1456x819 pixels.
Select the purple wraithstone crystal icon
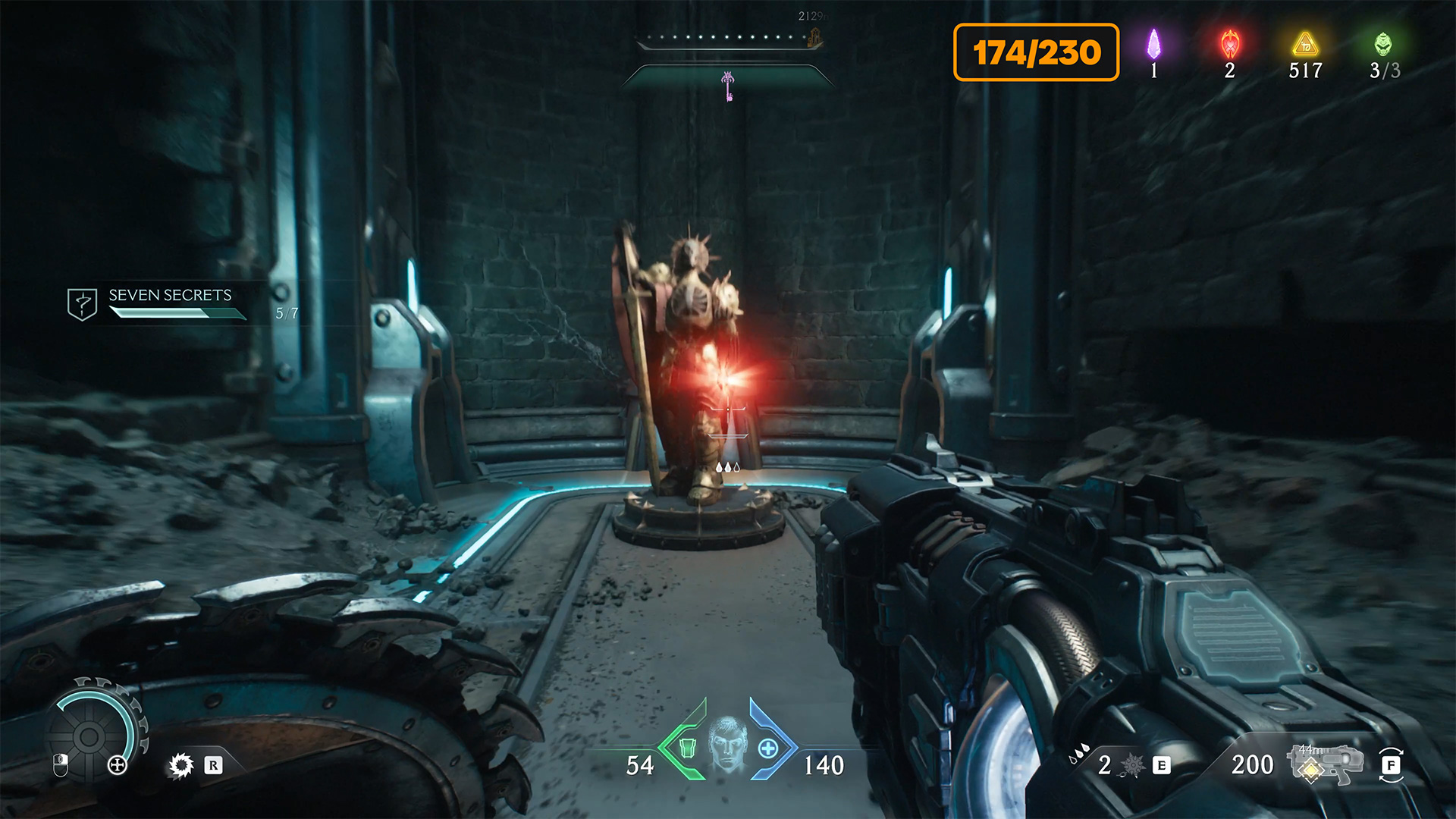(x=1153, y=44)
